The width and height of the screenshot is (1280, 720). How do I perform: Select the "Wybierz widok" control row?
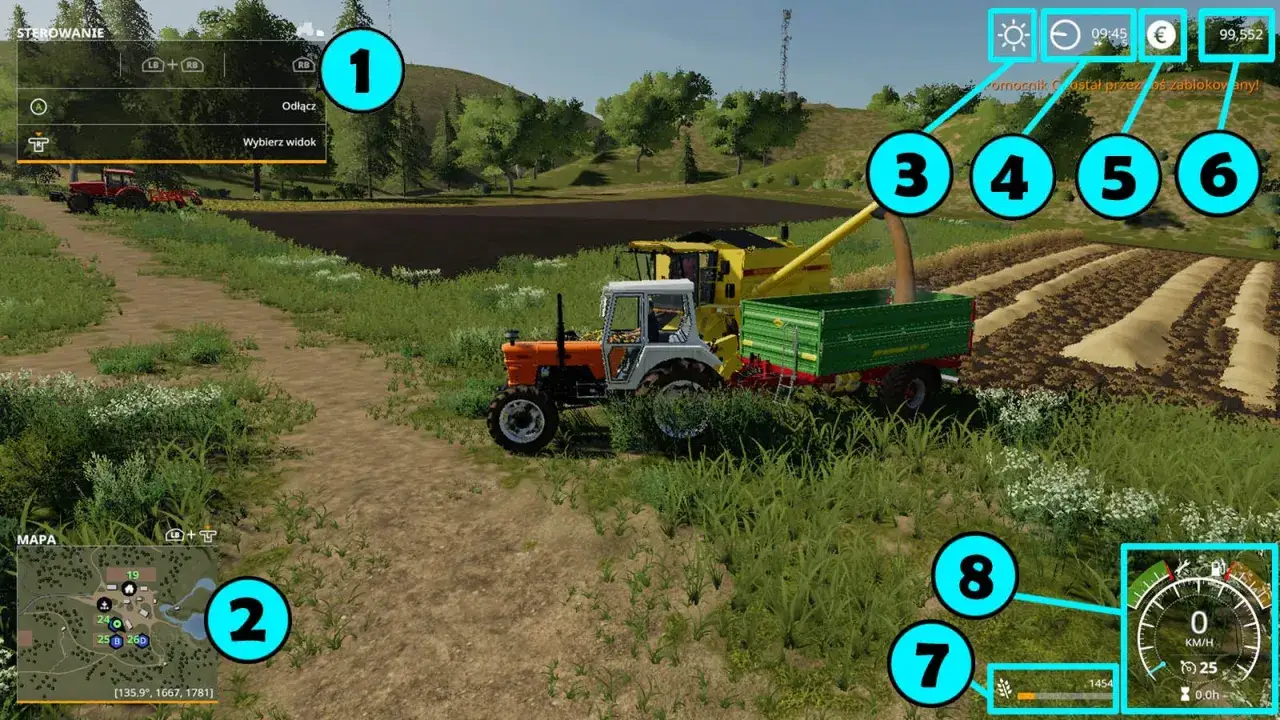(x=171, y=142)
